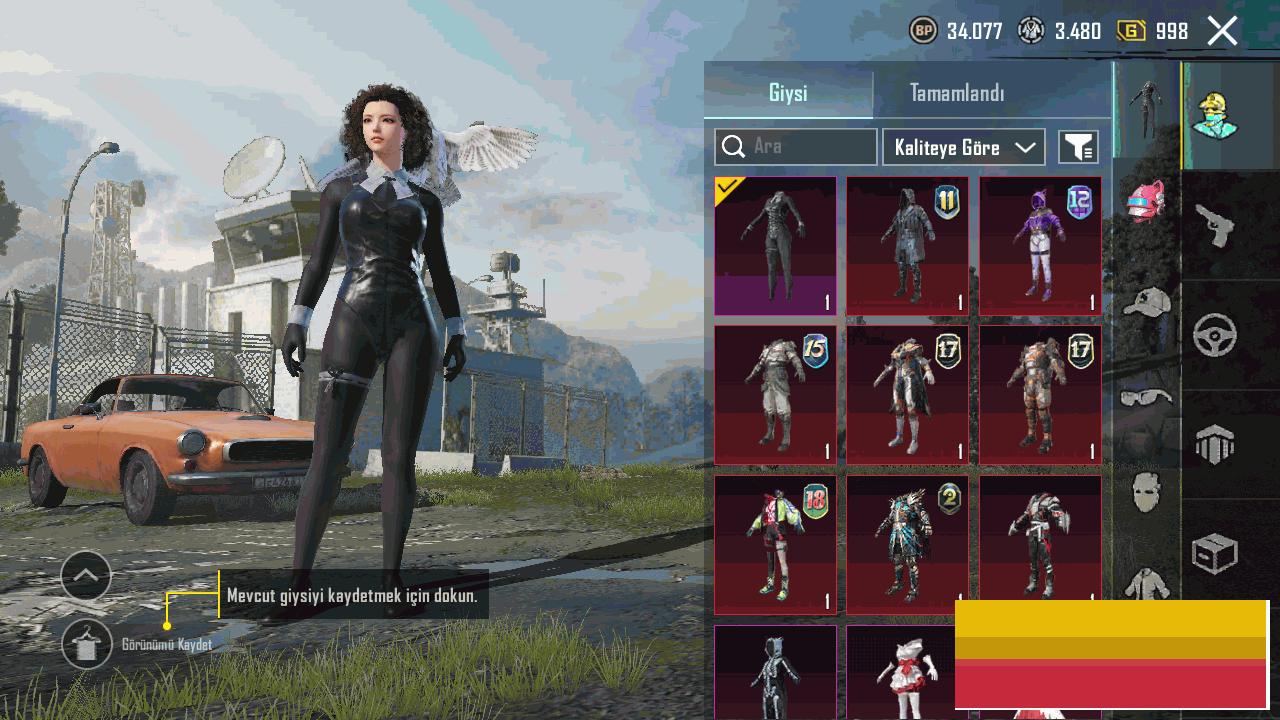The height and width of the screenshot is (720, 1280).
Task: Choose the hooded outfit with badge 11
Action: coord(907,246)
